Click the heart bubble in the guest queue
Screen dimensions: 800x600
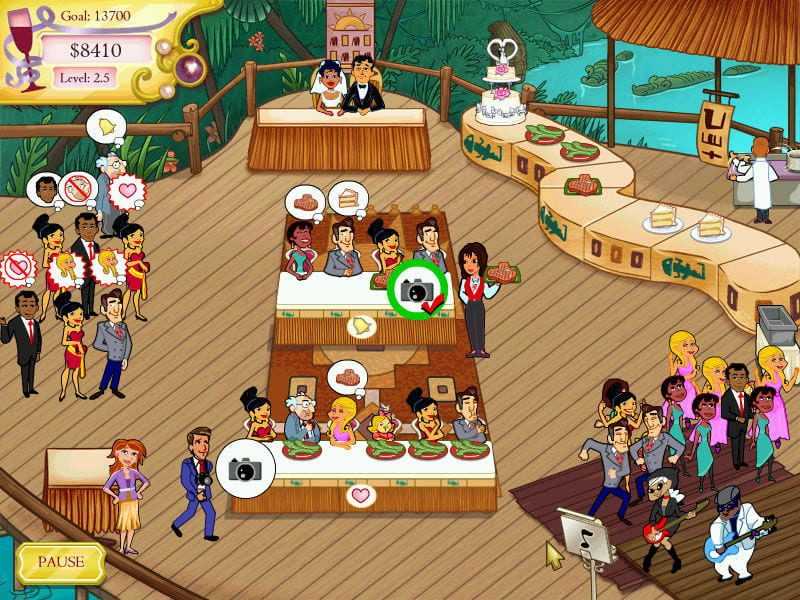tap(127, 189)
